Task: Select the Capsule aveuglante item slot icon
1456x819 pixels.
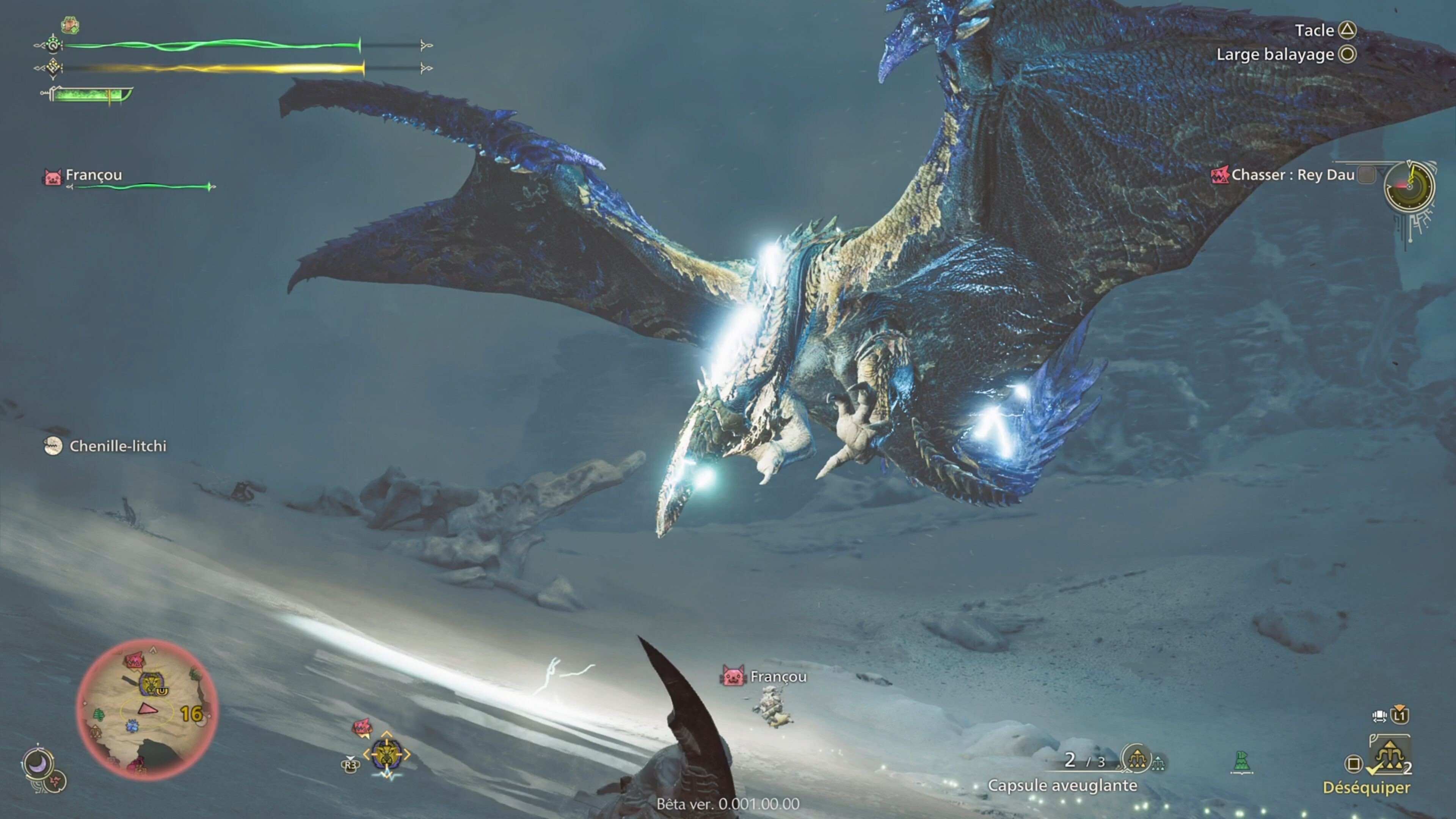Action: pos(1138,760)
